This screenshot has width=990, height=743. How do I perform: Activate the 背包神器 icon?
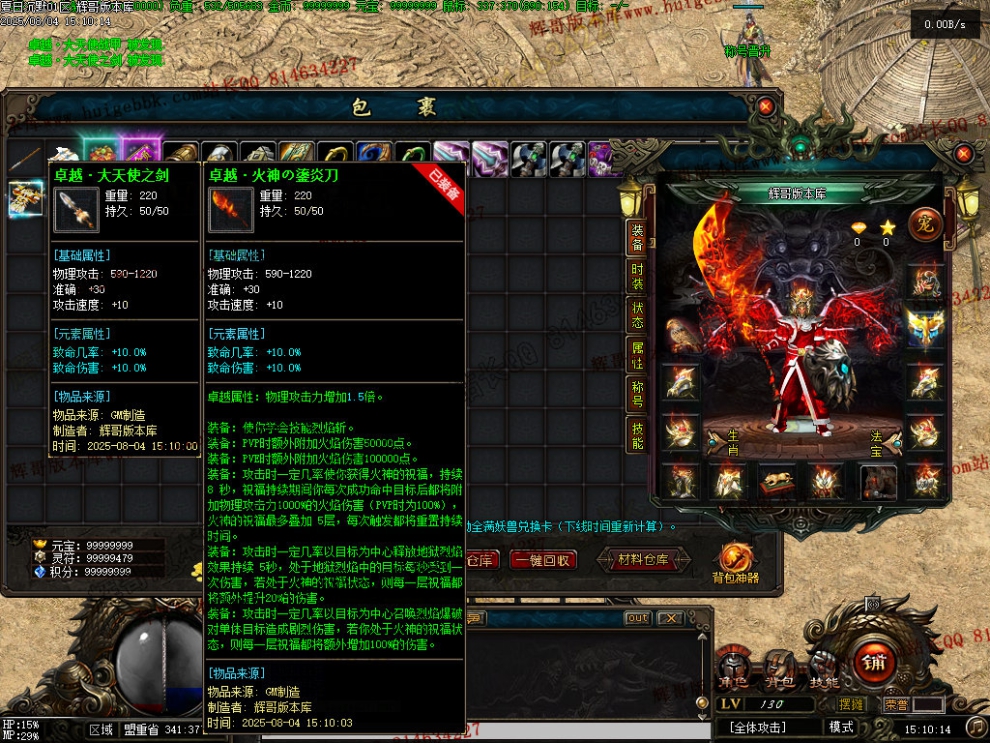point(735,563)
